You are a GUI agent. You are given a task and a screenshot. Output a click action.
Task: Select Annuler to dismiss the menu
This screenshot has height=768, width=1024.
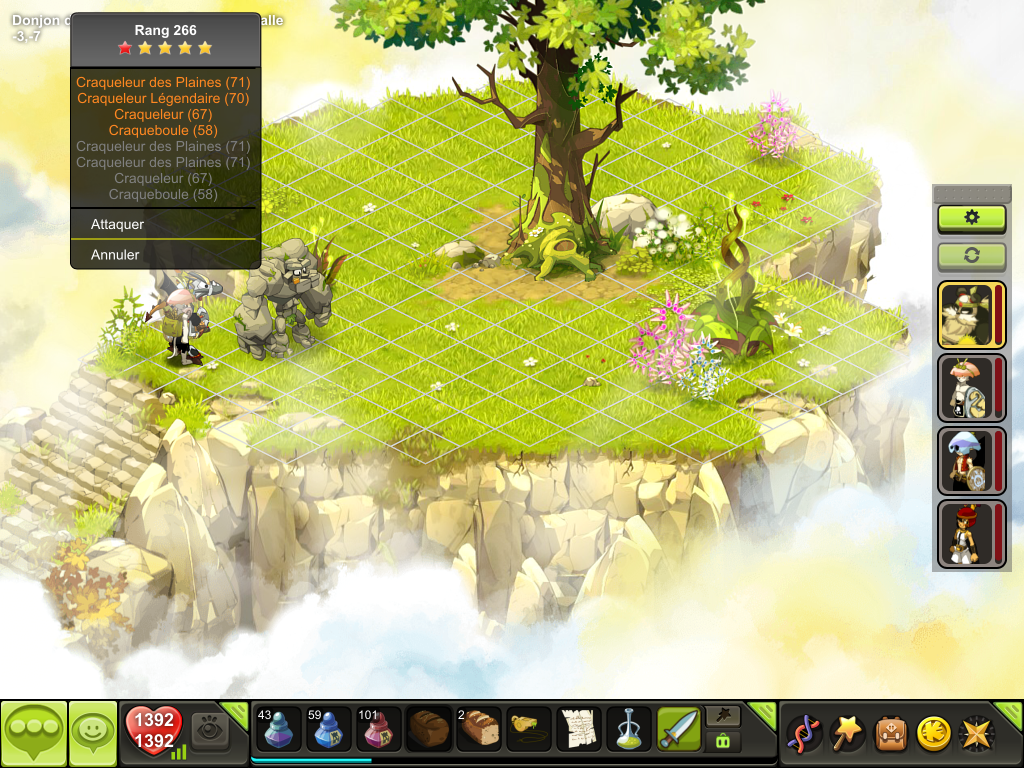pos(115,255)
